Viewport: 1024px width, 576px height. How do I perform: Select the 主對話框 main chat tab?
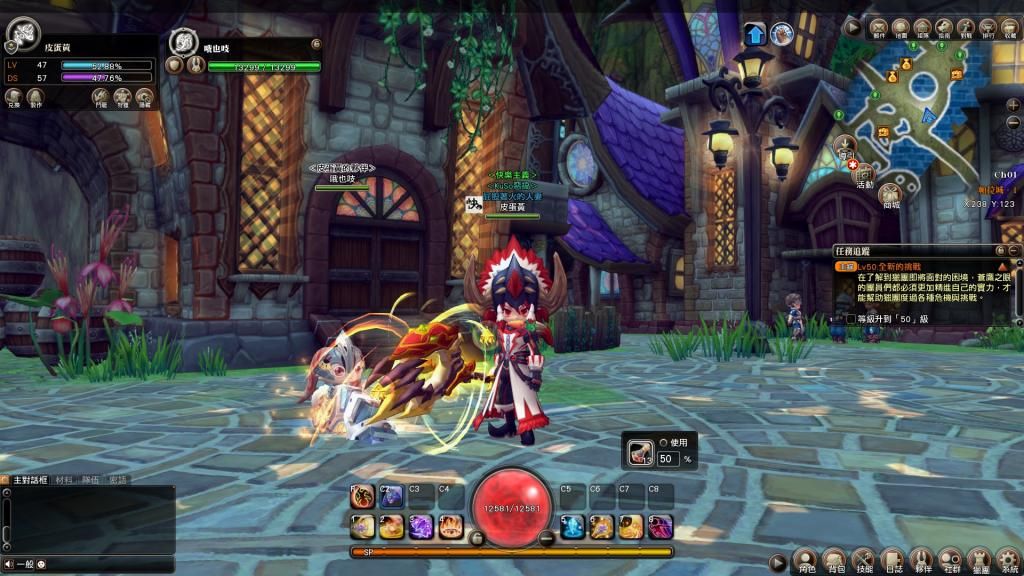click(x=30, y=480)
